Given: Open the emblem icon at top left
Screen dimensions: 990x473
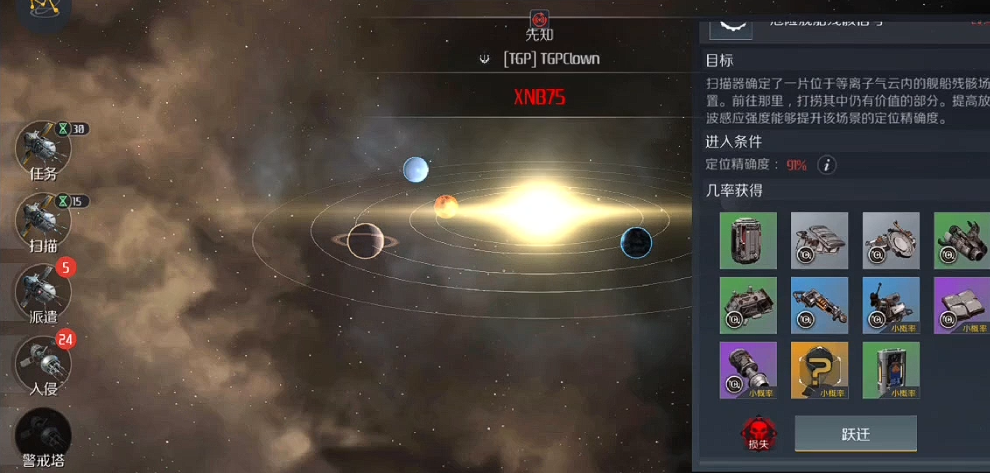Looking at the screenshot, I should [x=43, y=10].
